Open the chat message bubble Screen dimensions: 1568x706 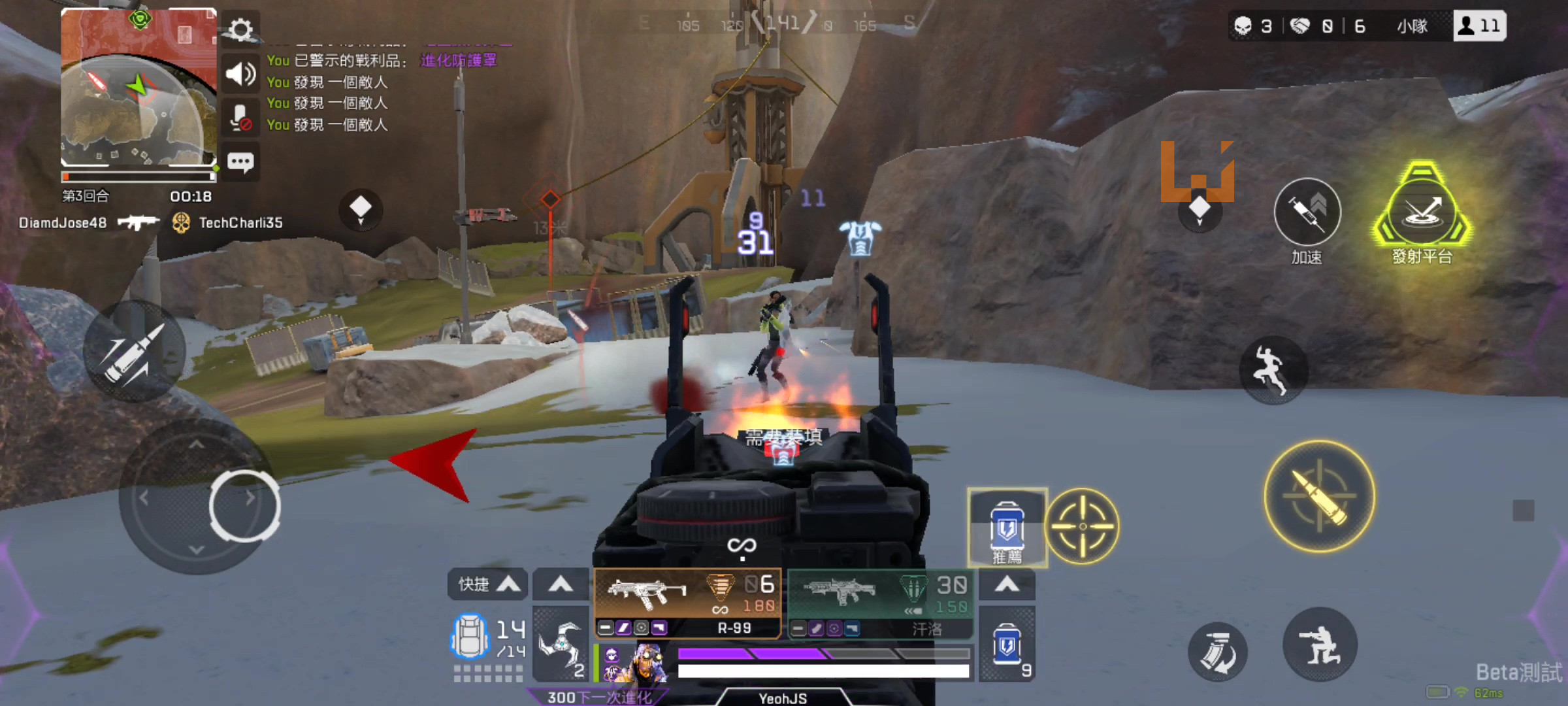pyautogui.click(x=240, y=162)
